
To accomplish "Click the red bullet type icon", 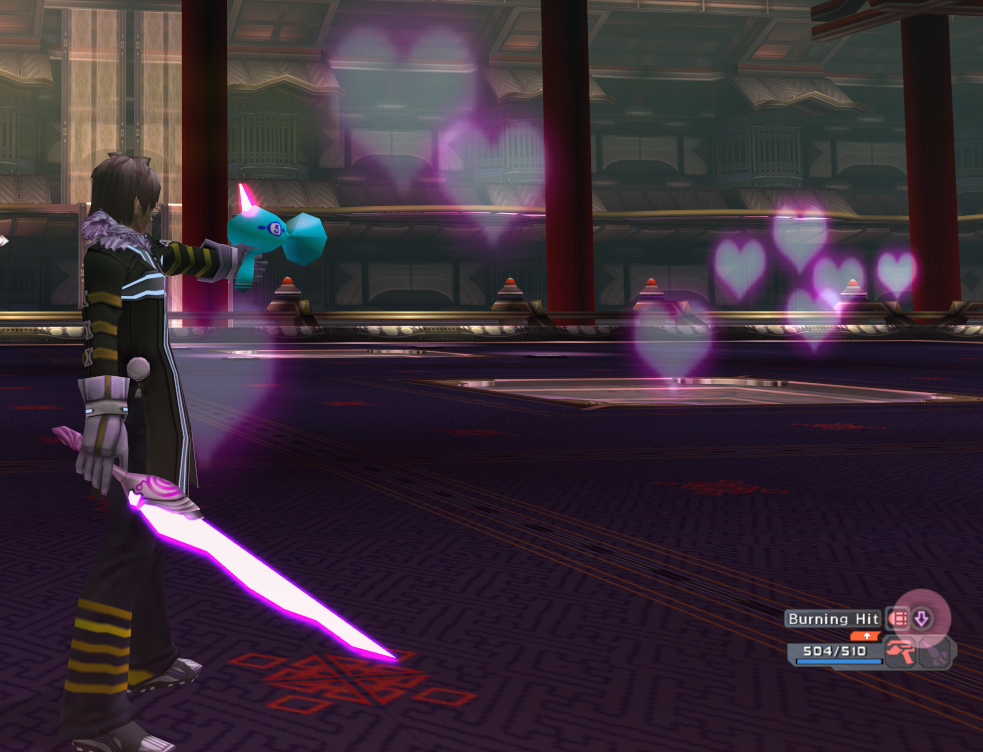I will click(898, 619).
